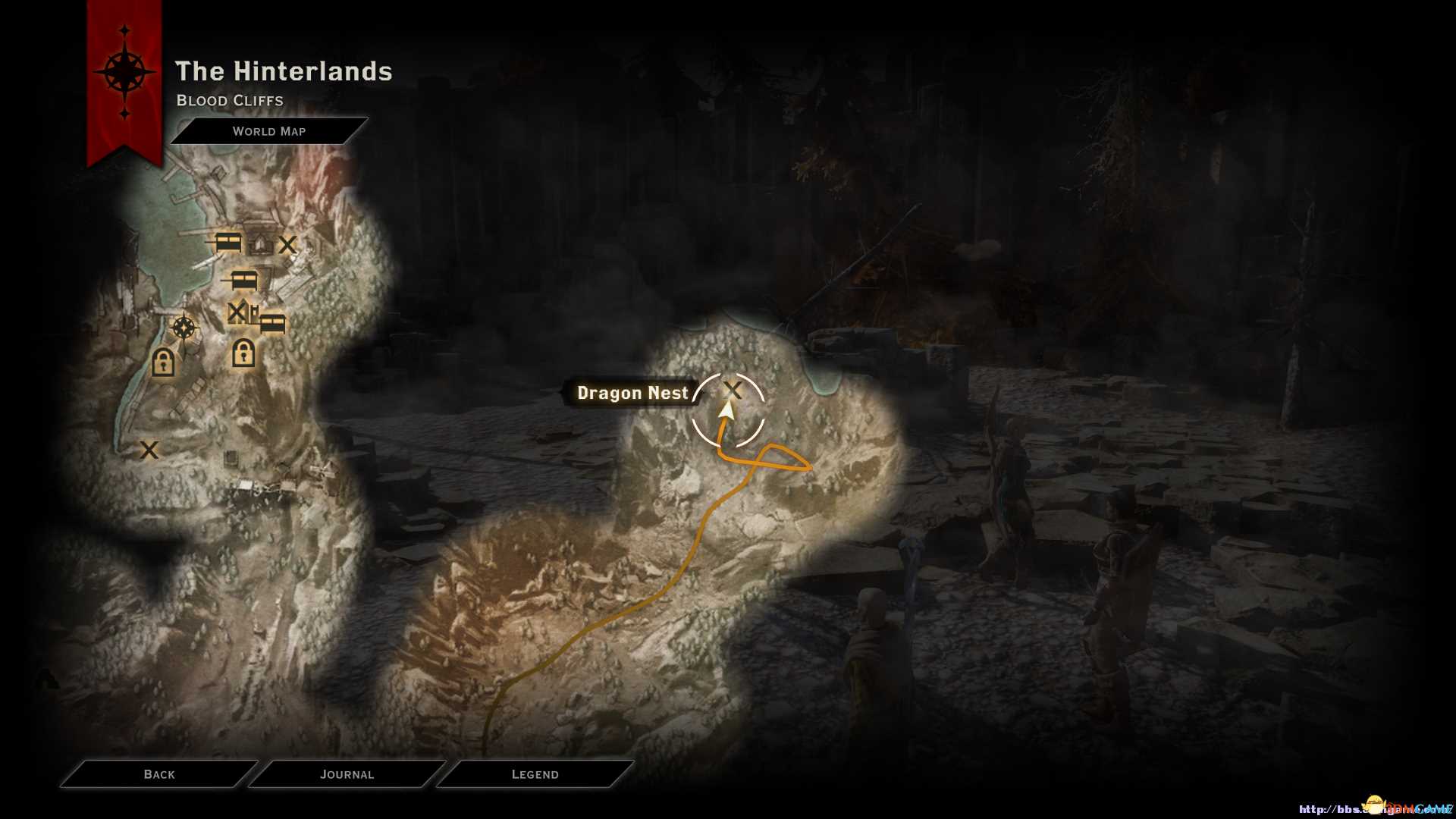This screenshot has width=1456, height=819.
Task: Click the Dragon Nest label
Action: coord(632,393)
